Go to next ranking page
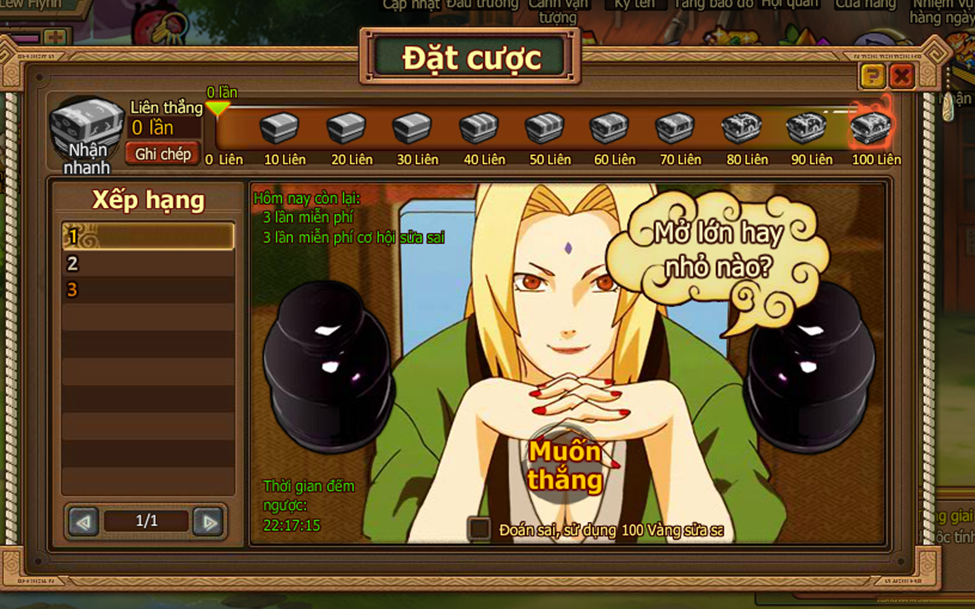 pos(207,521)
